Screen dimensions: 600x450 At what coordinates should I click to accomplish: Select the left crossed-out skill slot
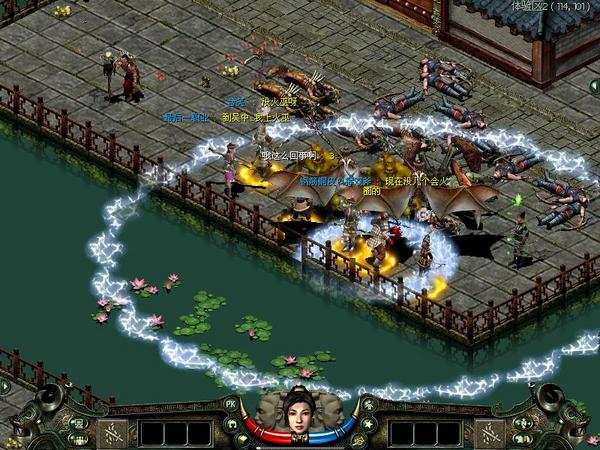[112, 433]
